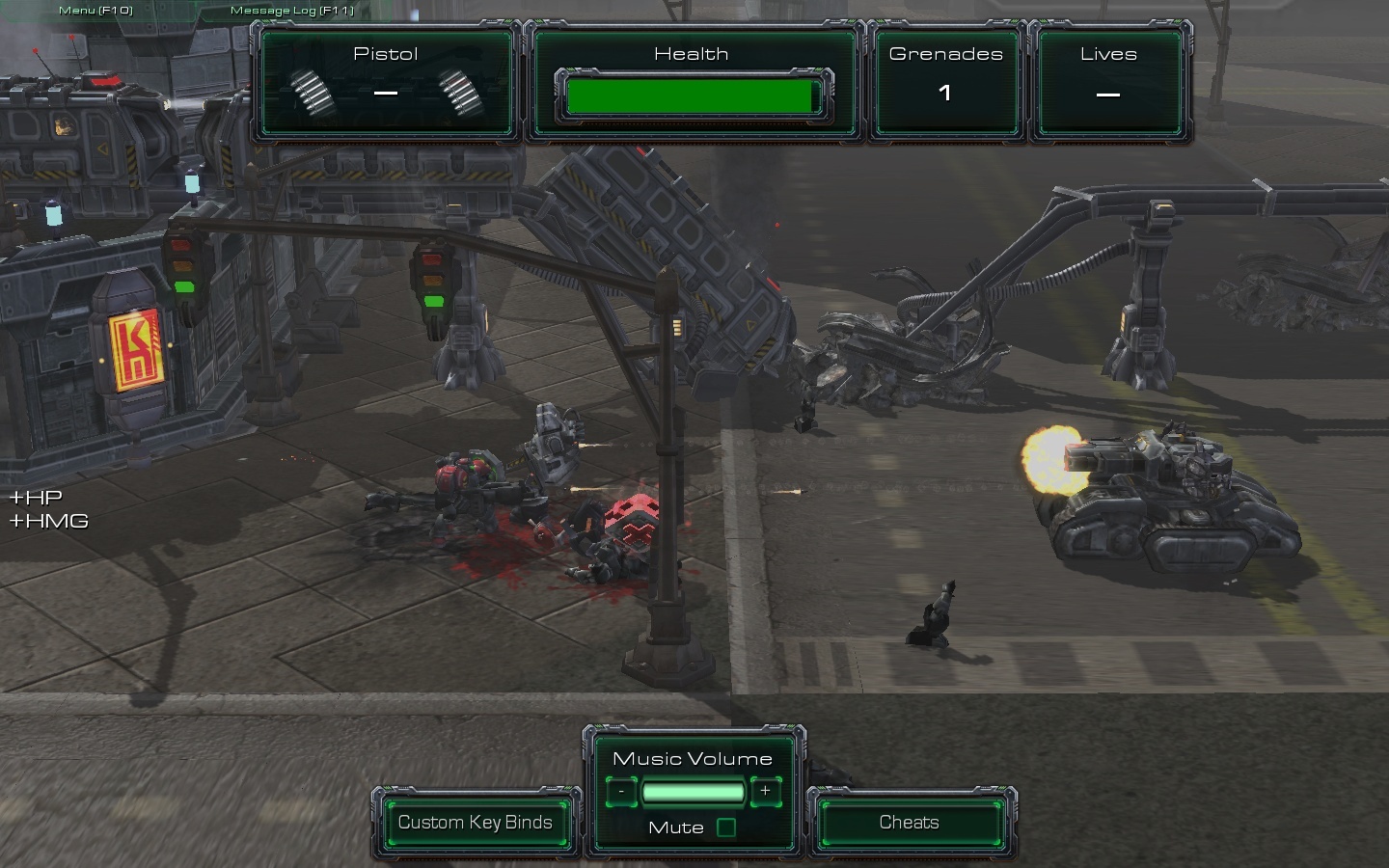This screenshot has width=1389, height=868.
Task: Increase music volume with plus button
Action: tap(765, 792)
